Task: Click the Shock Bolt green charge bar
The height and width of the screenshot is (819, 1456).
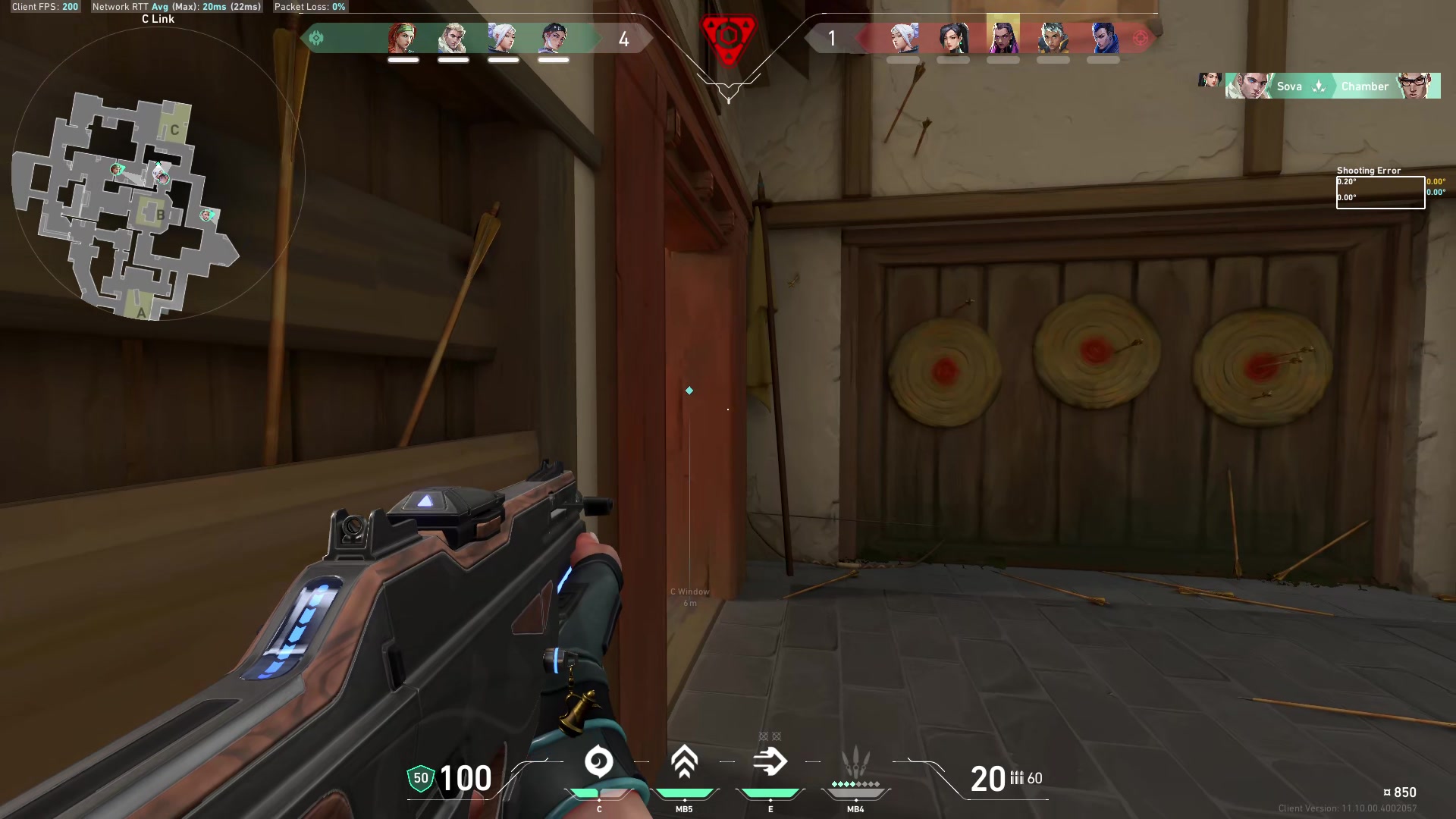Action: [x=685, y=791]
